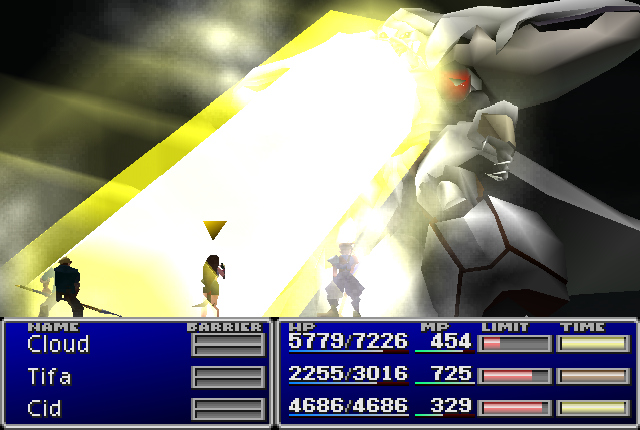Choose Cid in the party name list
The height and width of the screenshot is (430, 640).
click(46, 409)
